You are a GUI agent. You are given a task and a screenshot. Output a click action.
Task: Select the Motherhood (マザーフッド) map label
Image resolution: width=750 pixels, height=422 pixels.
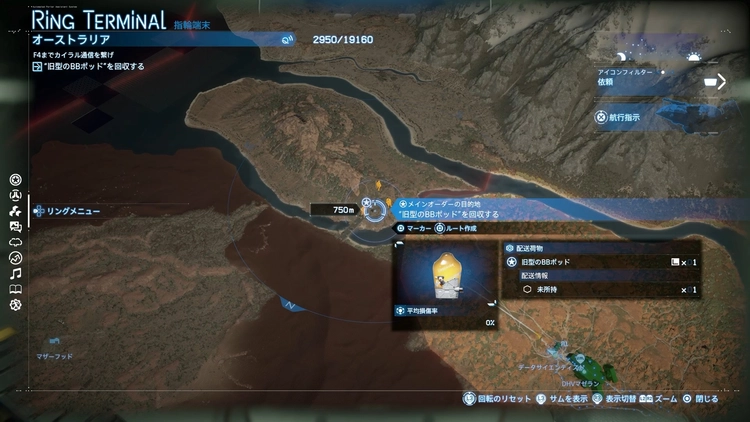click(x=54, y=355)
